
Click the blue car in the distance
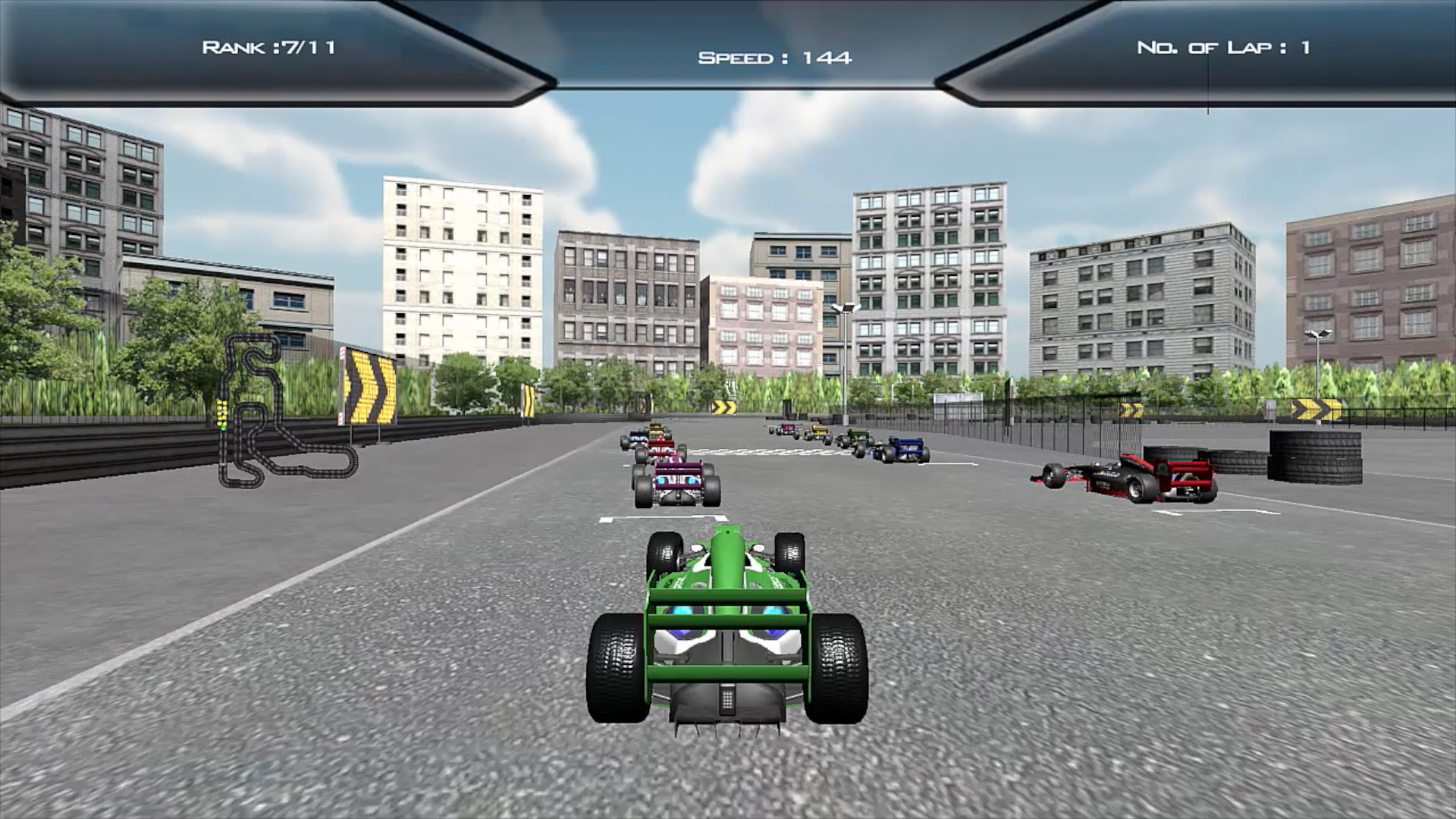(x=902, y=452)
